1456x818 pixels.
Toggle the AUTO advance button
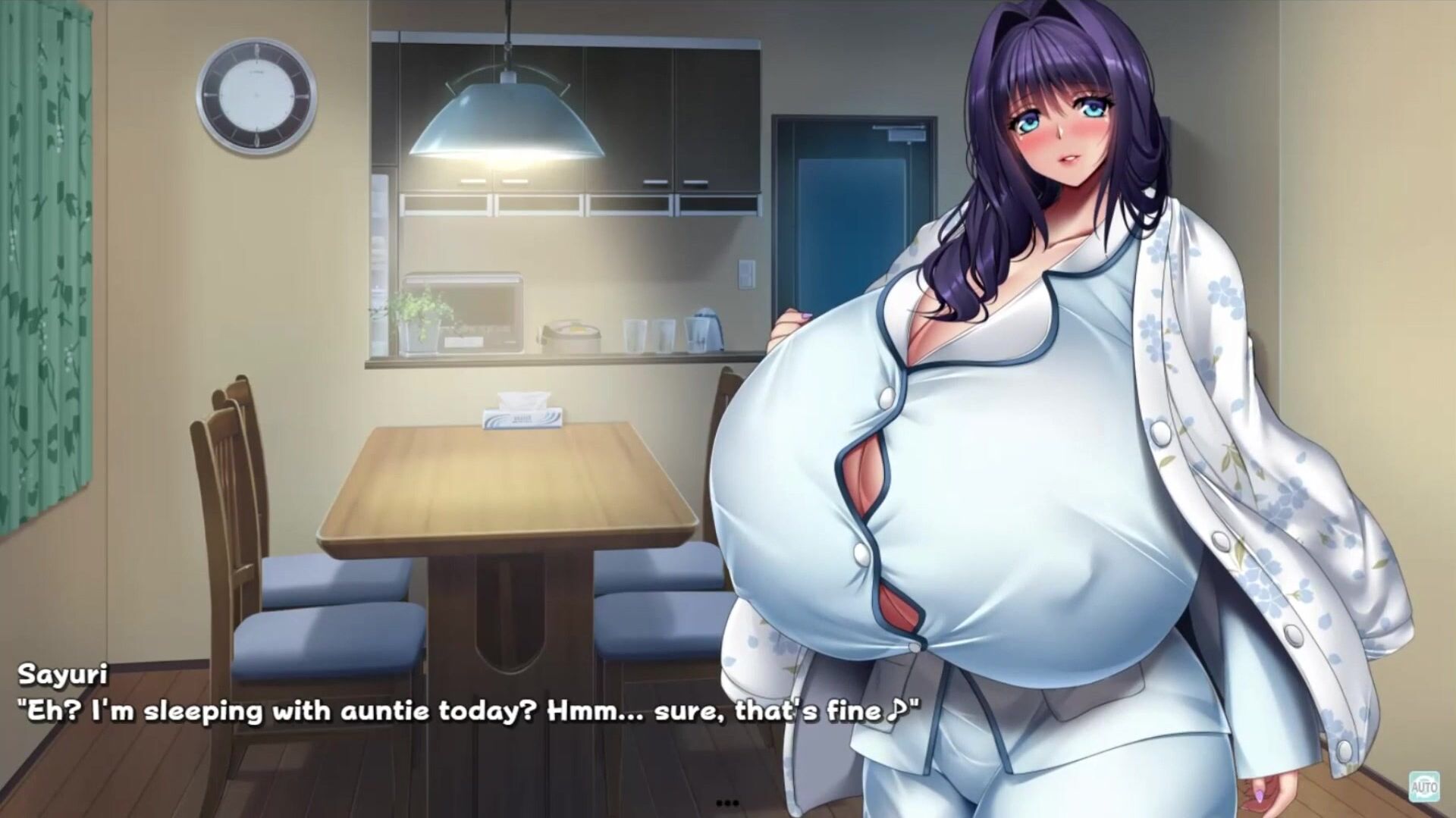1423,787
